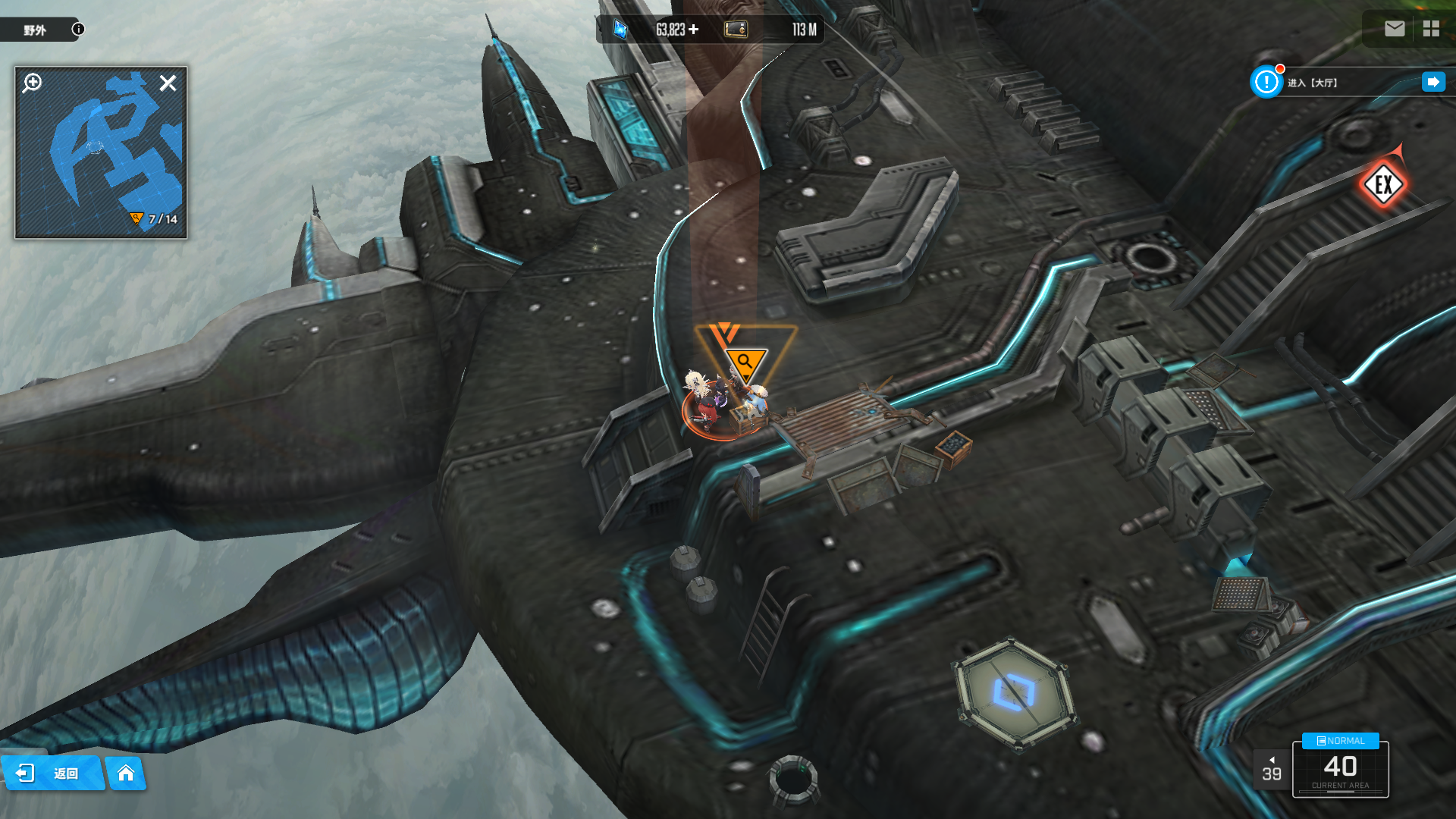Click the 返回 back button
The height and width of the screenshot is (819, 1456).
coord(52,773)
